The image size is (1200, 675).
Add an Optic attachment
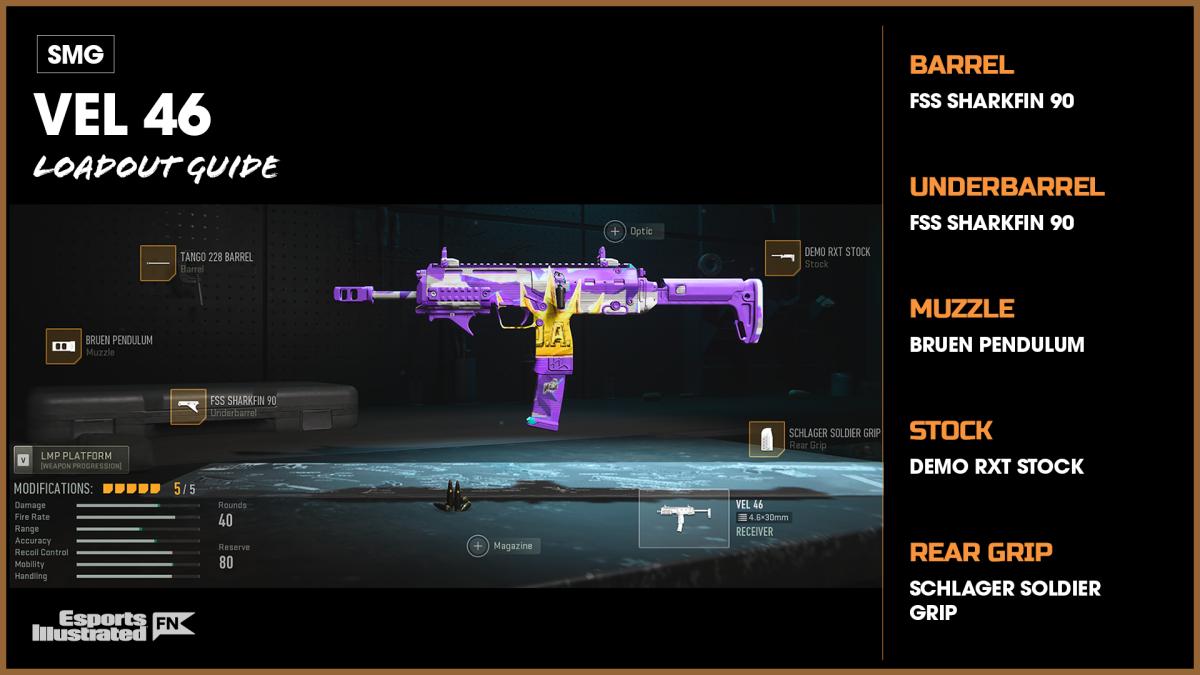tap(614, 231)
